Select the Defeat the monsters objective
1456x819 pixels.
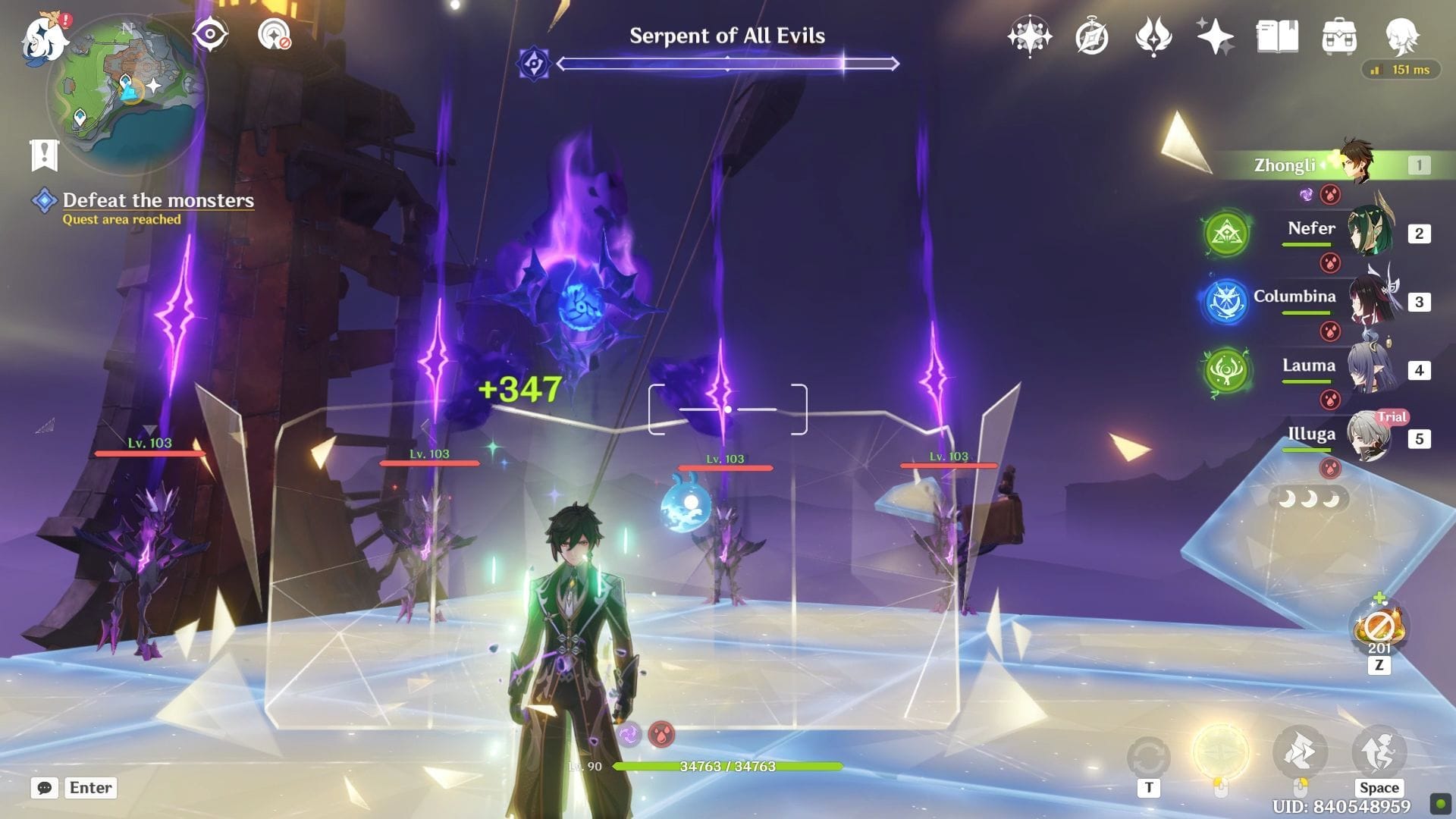tap(158, 200)
